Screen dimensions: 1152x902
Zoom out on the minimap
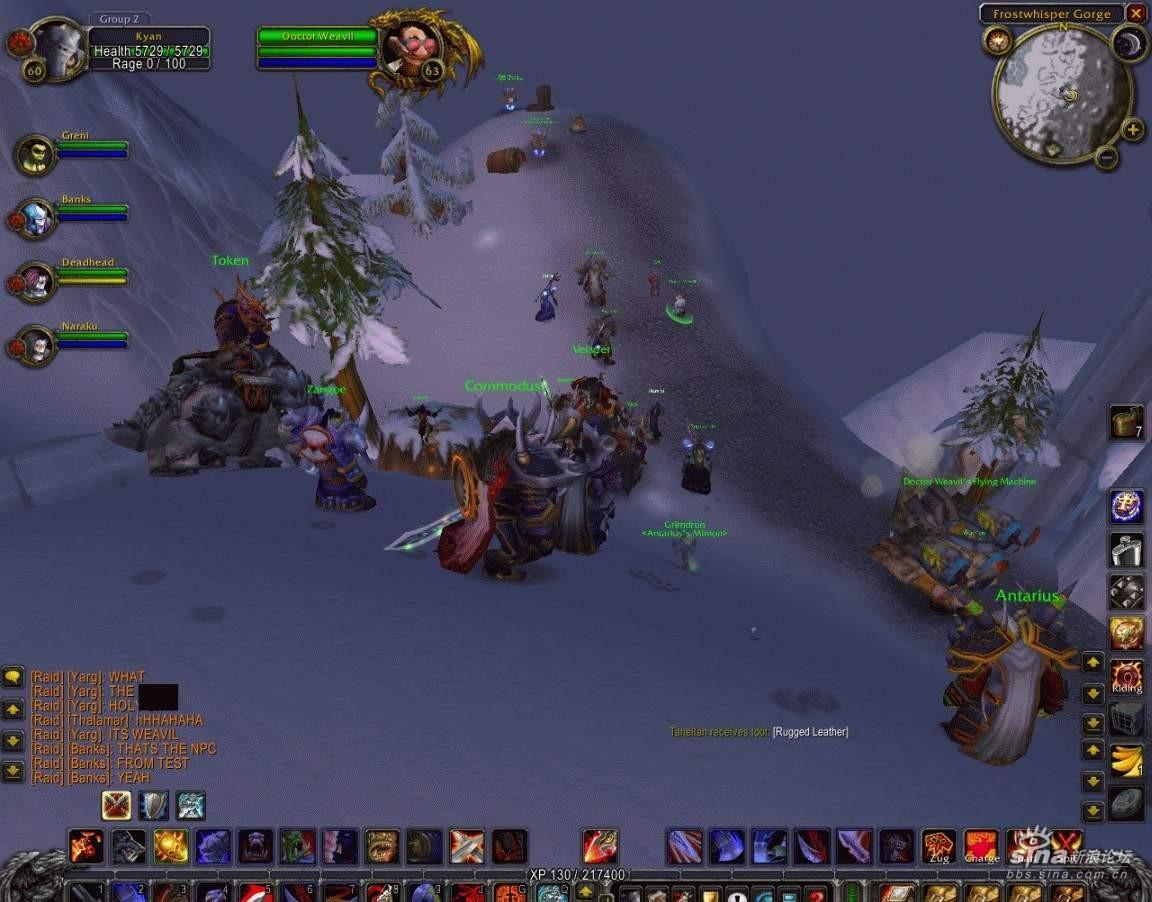(x=1106, y=157)
